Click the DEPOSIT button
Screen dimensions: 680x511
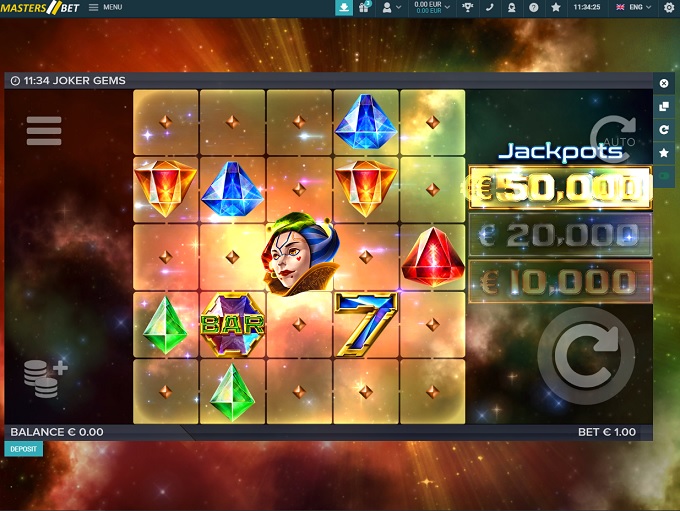(23, 449)
